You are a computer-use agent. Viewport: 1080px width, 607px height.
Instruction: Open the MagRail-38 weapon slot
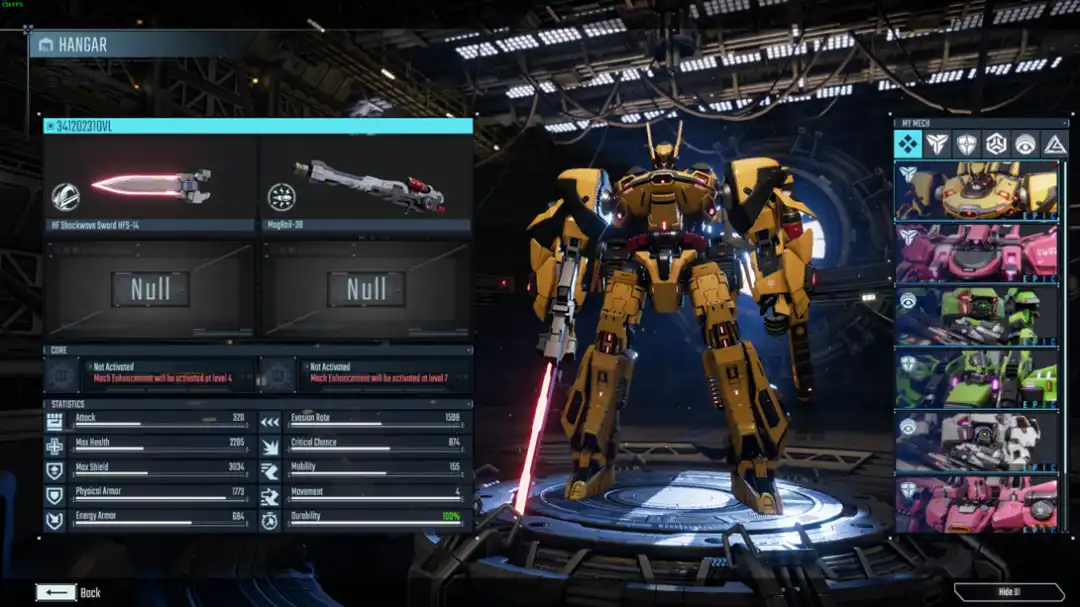coord(366,187)
